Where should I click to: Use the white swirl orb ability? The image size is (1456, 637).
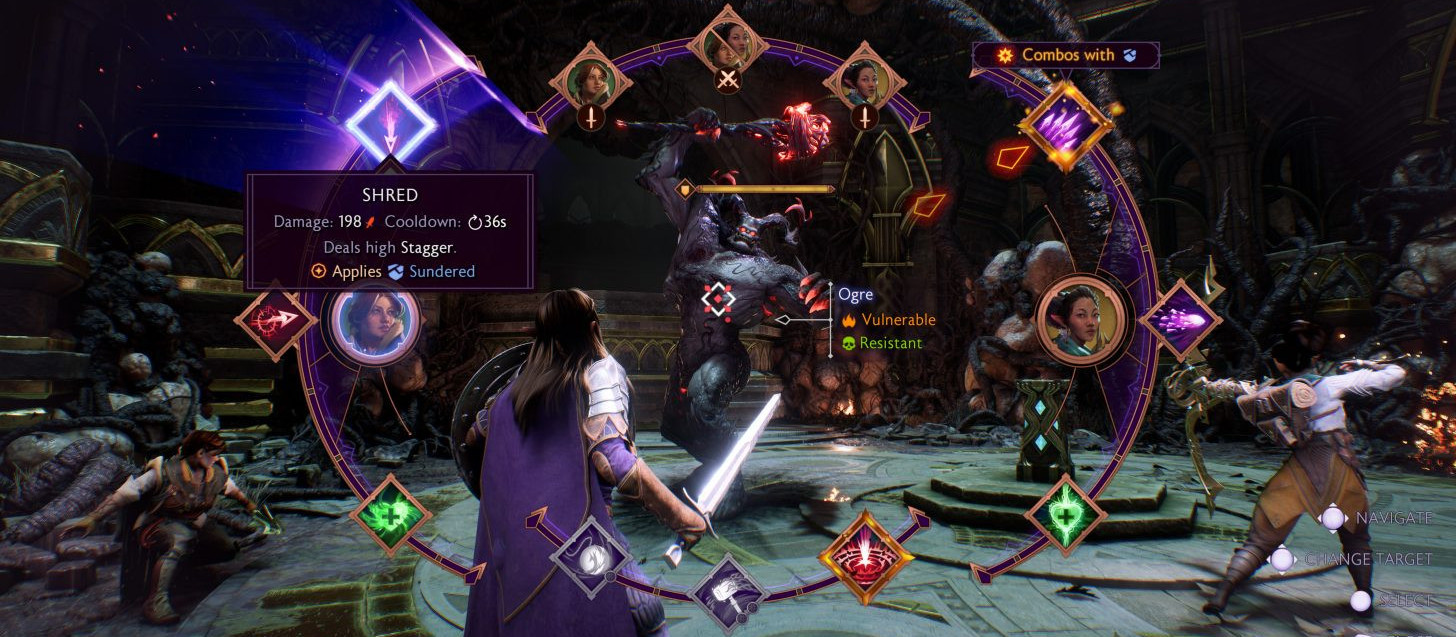589,557
